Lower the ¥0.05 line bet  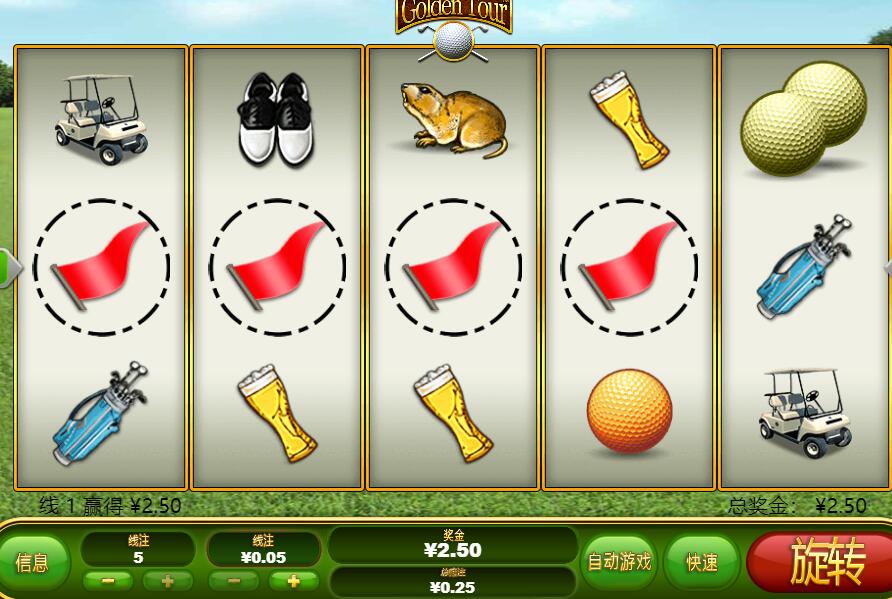234,581
